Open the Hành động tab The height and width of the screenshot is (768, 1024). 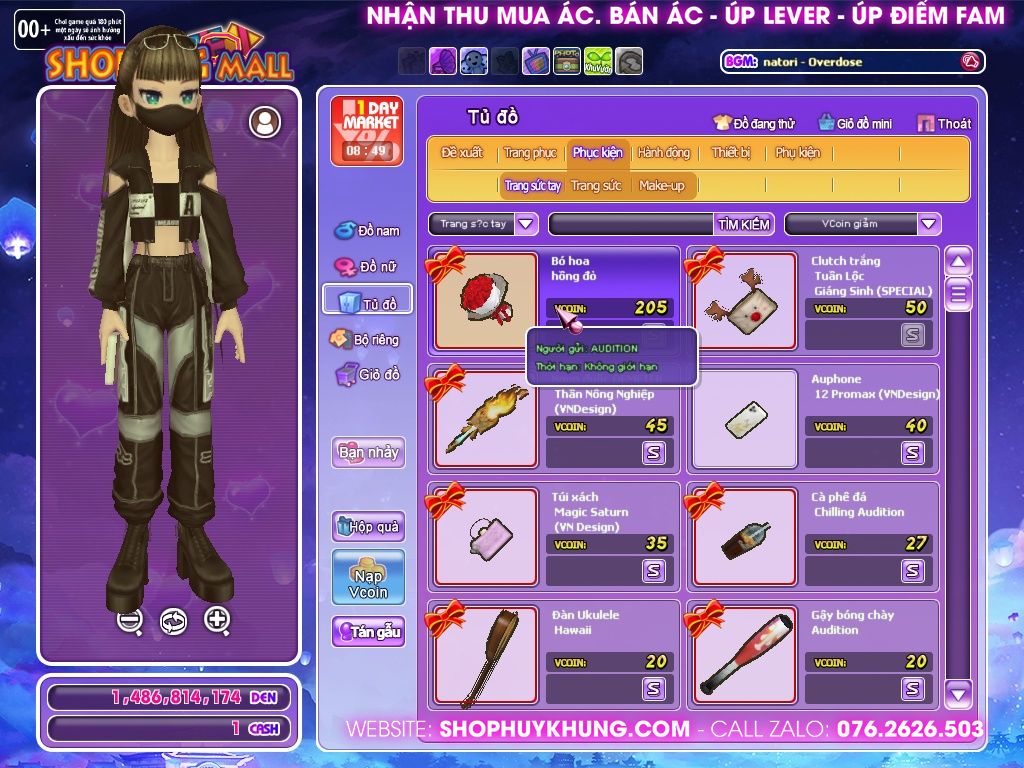(x=663, y=153)
